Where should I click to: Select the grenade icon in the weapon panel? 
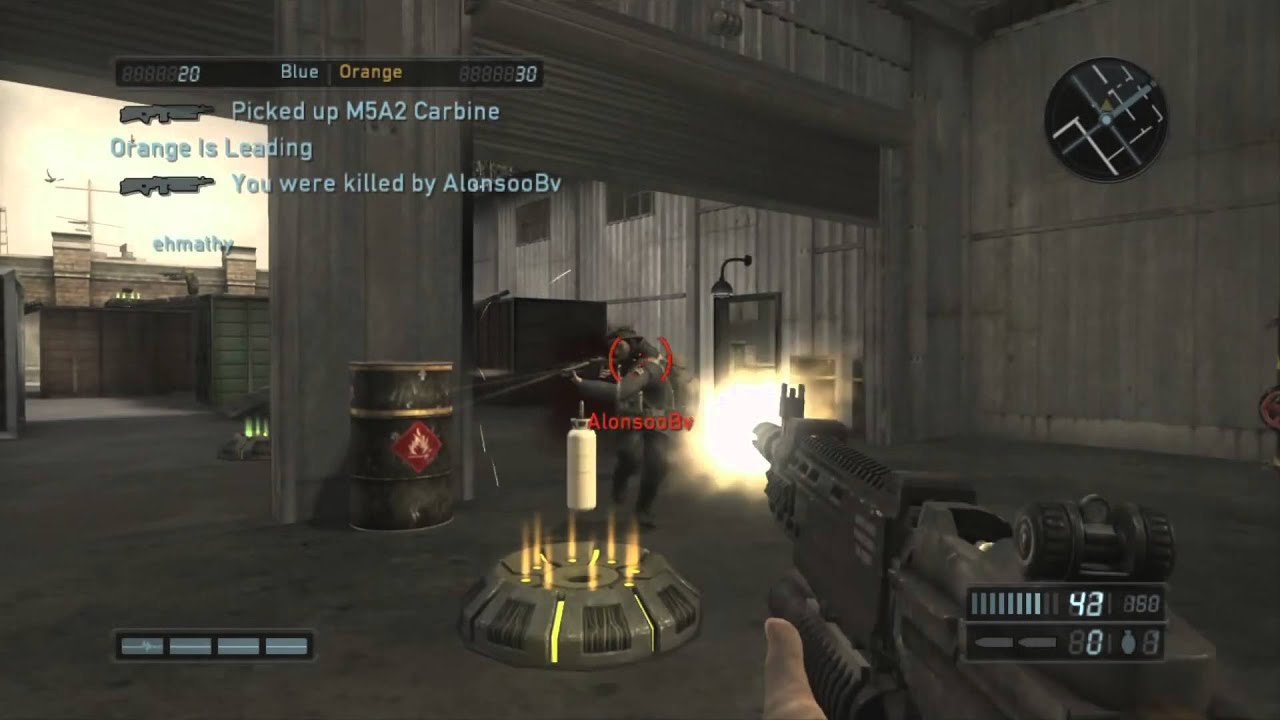pyautogui.click(x=1128, y=643)
